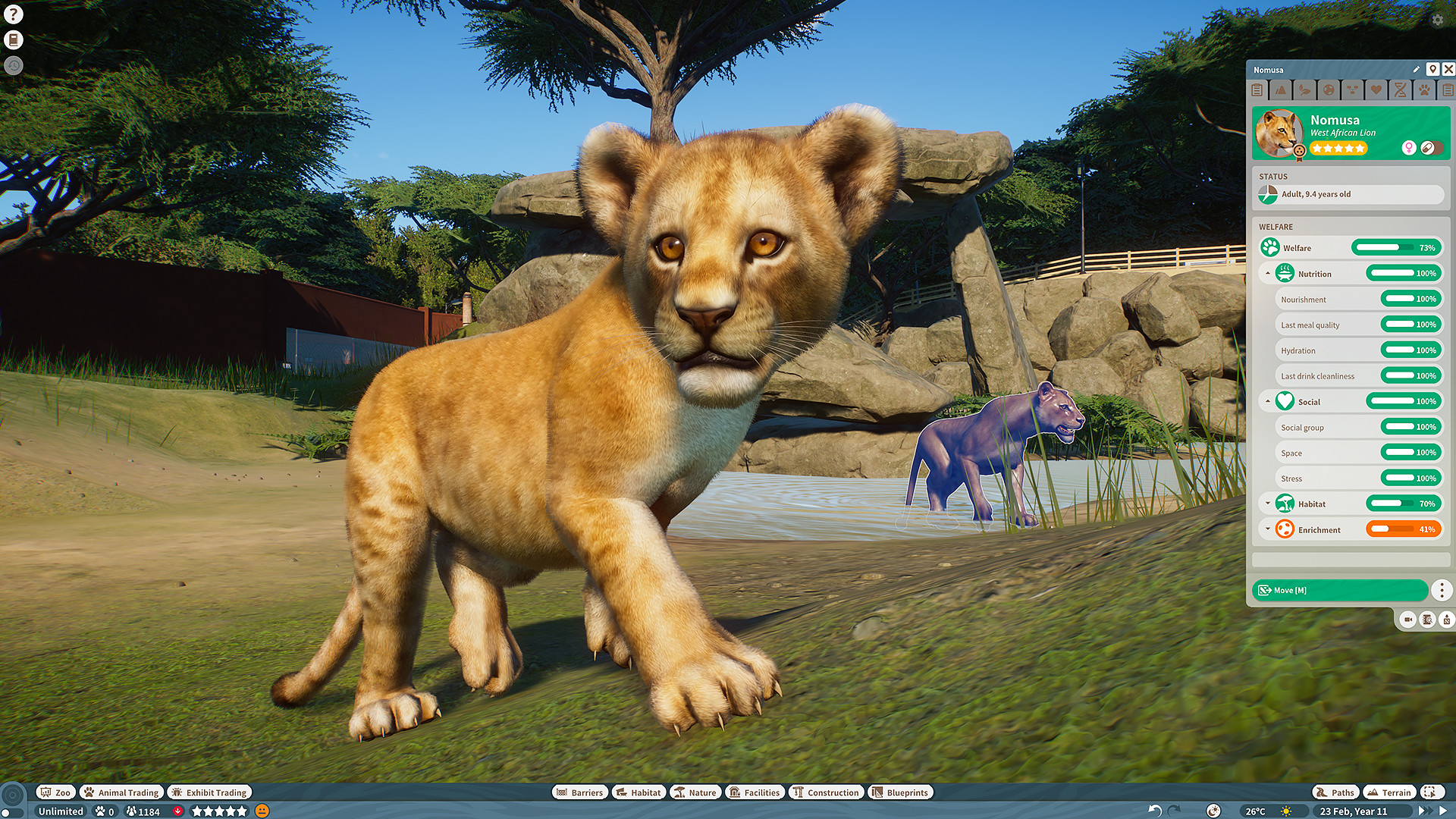Open the Nature brush tool

tap(695, 792)
